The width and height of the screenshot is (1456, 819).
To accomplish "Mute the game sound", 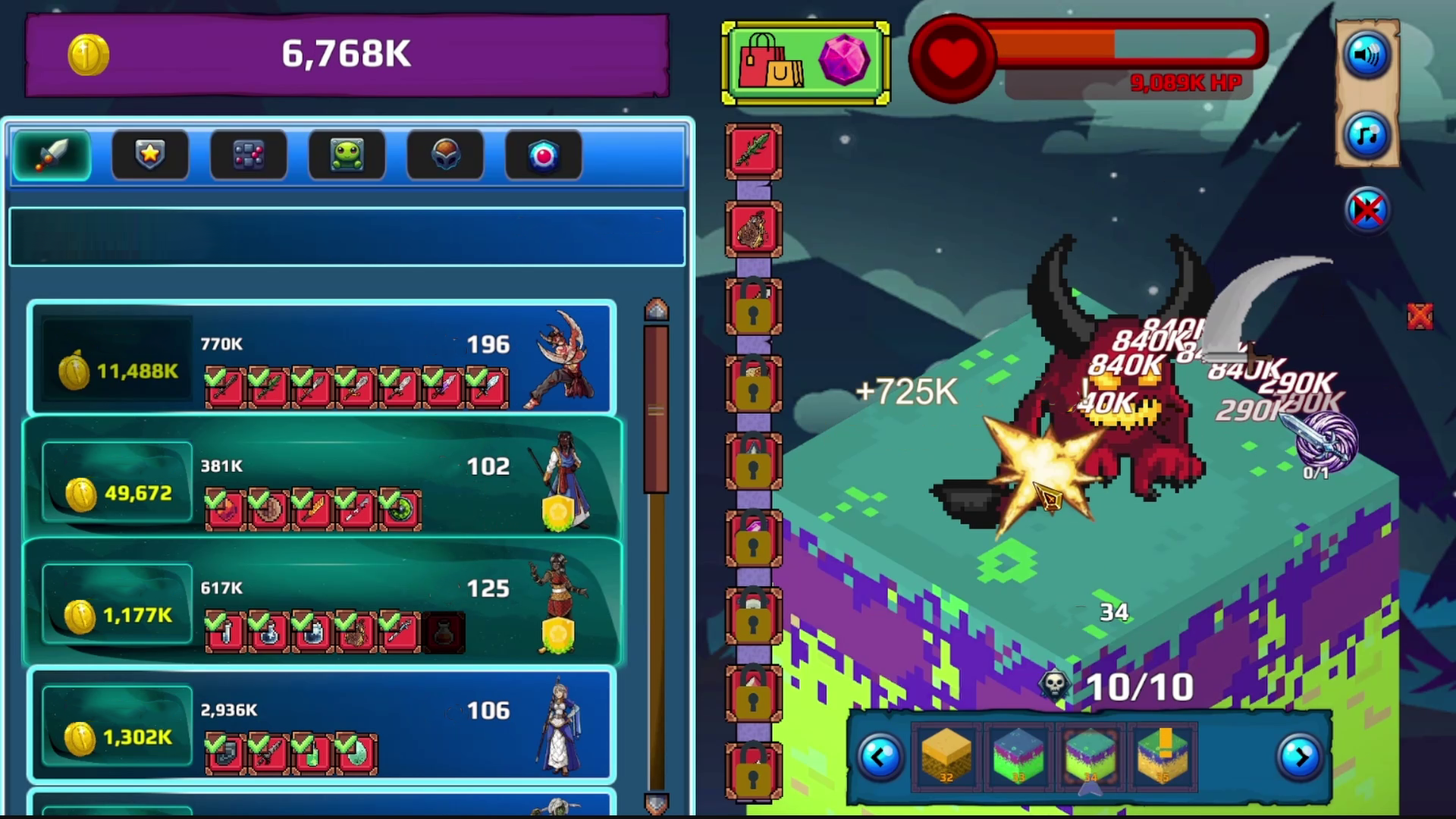I will (x=1367, y=55).
